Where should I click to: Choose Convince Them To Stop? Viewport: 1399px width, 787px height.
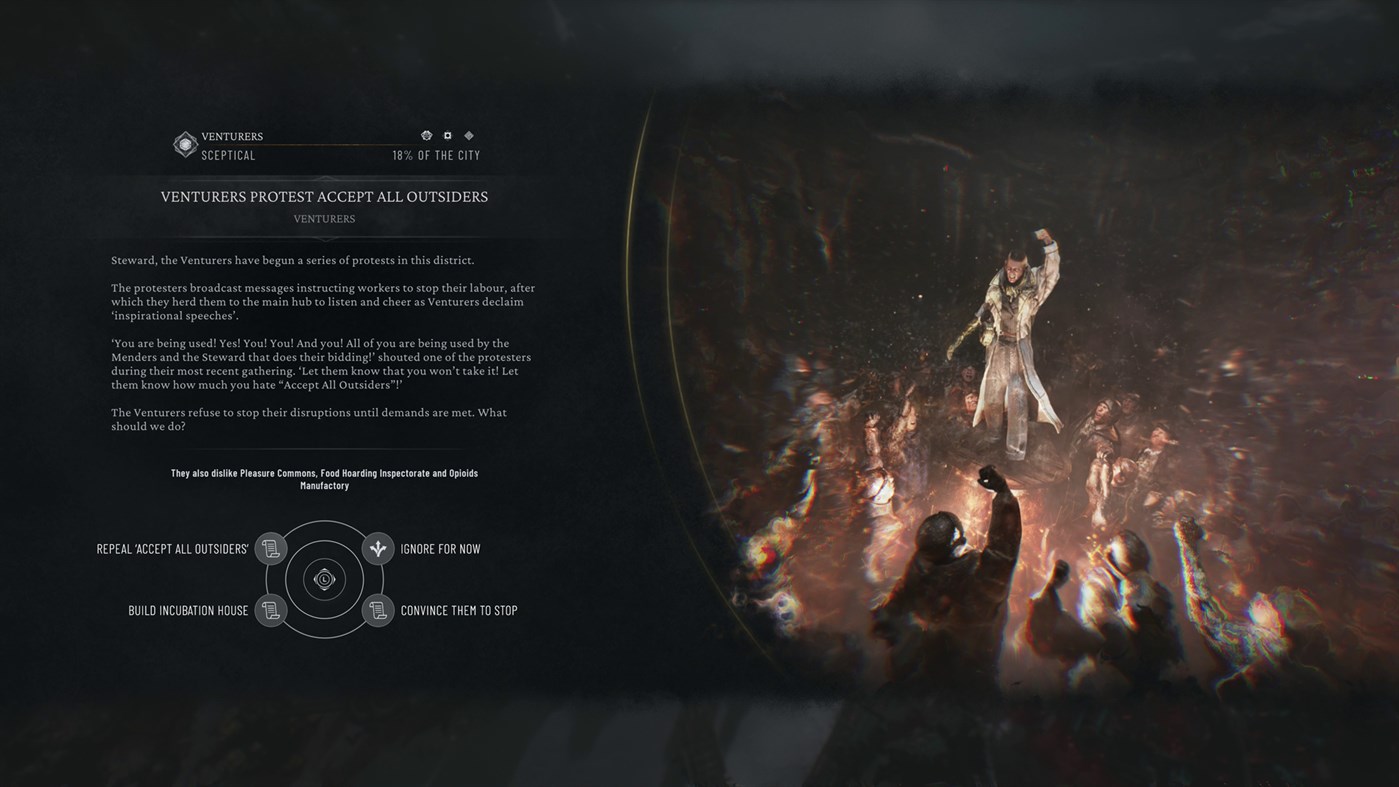[459, 610]
